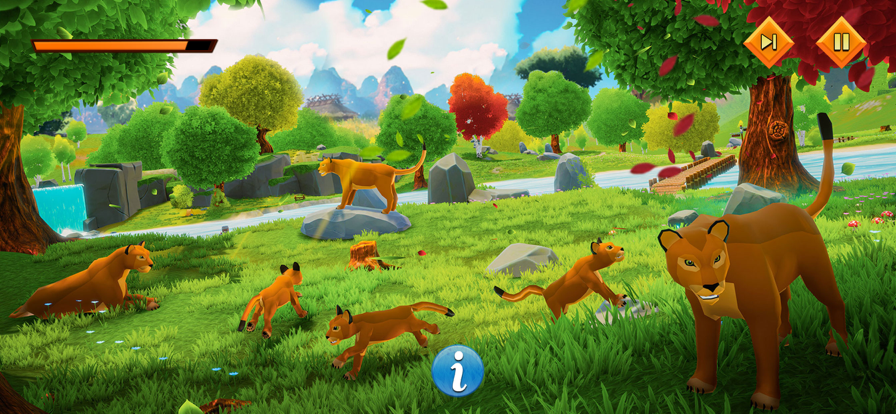The image size is (896, 414).
Task: Pause the game with the pause button
Action: [x=841, y=43]
